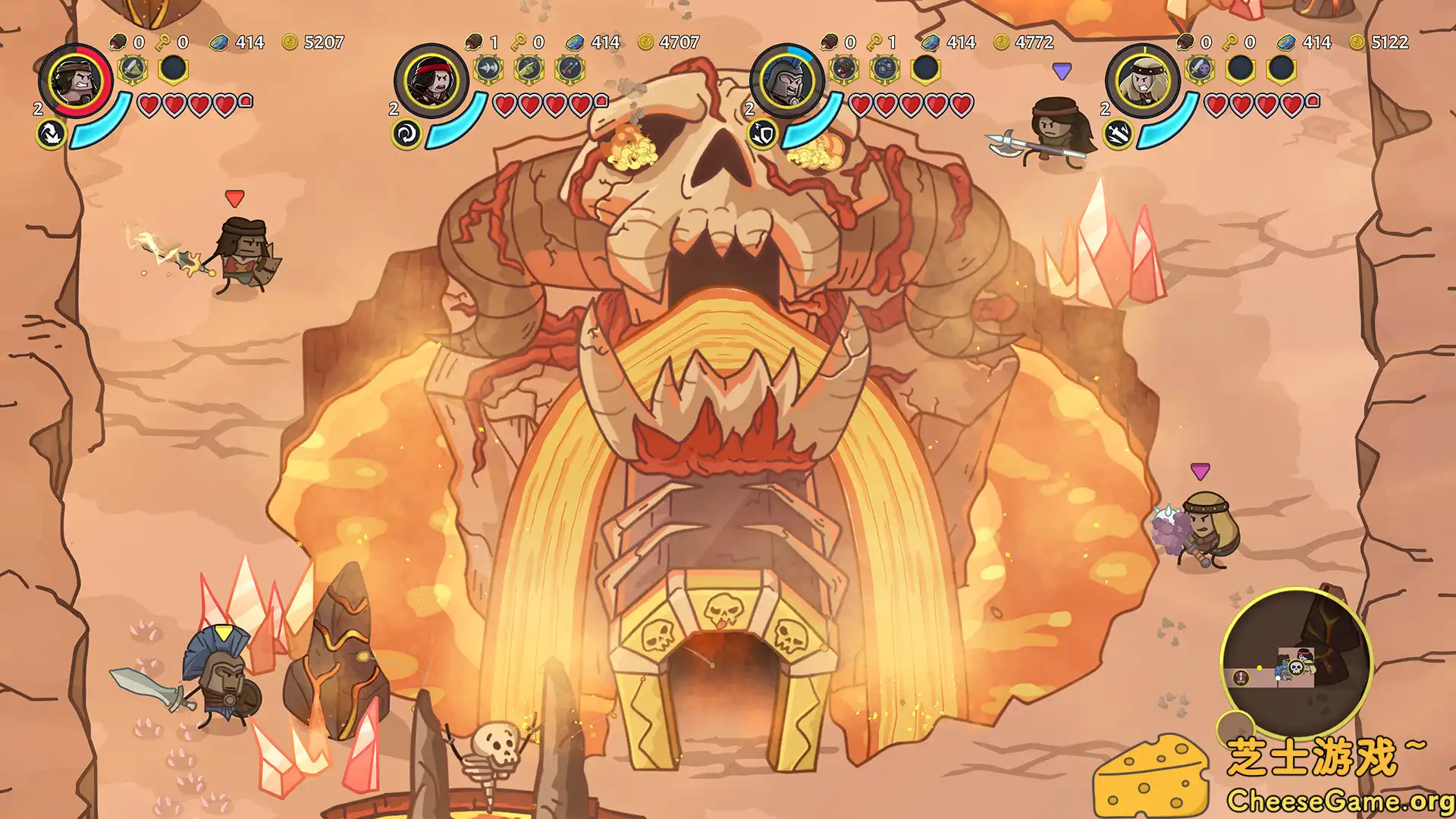Select the bombs item badge on the knight's HUD
Screen dimensions: 1456x819
point(885,67)
